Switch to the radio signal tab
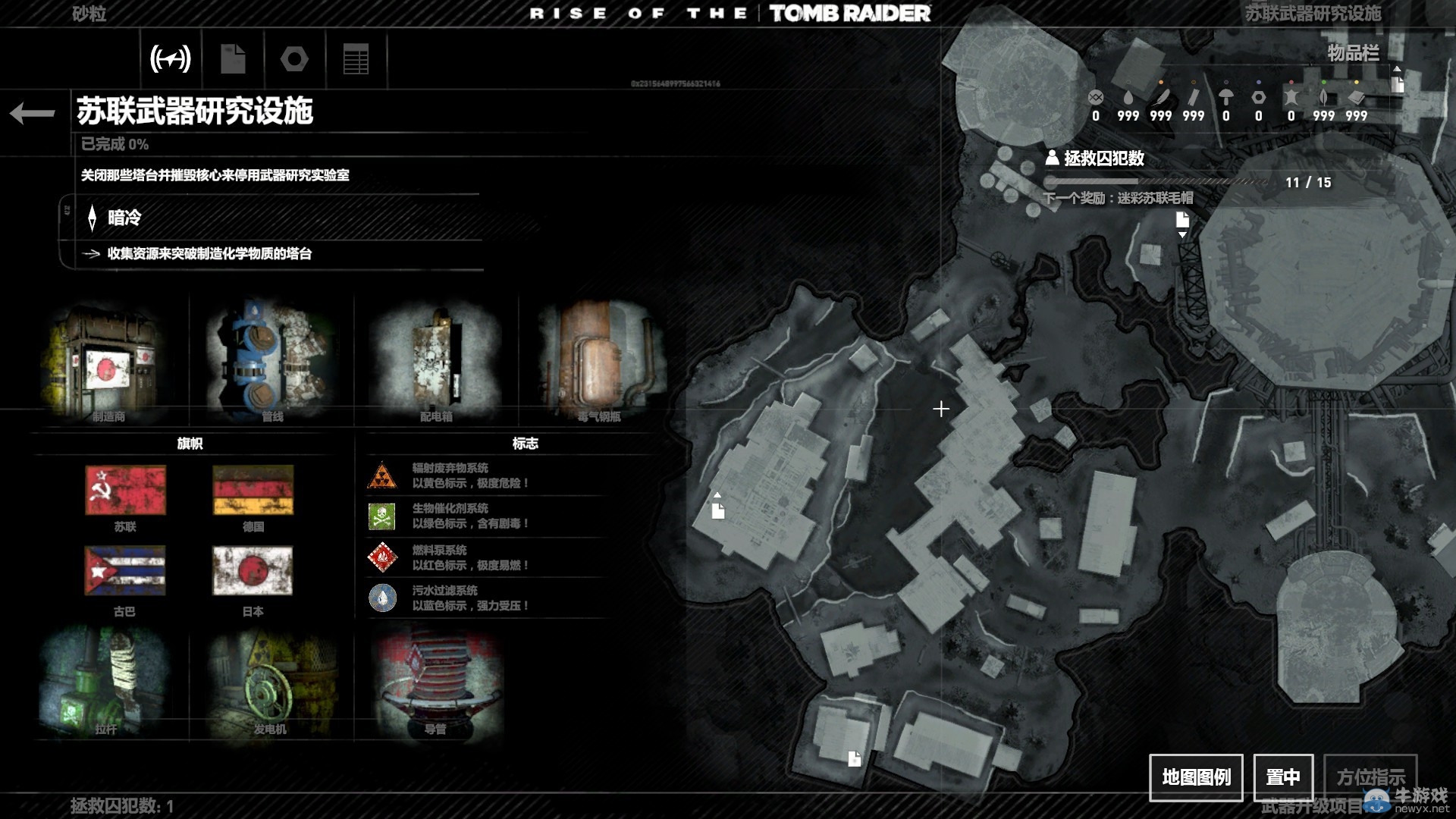This screenshot has height=819, width=1456. (x=171, y=58)
